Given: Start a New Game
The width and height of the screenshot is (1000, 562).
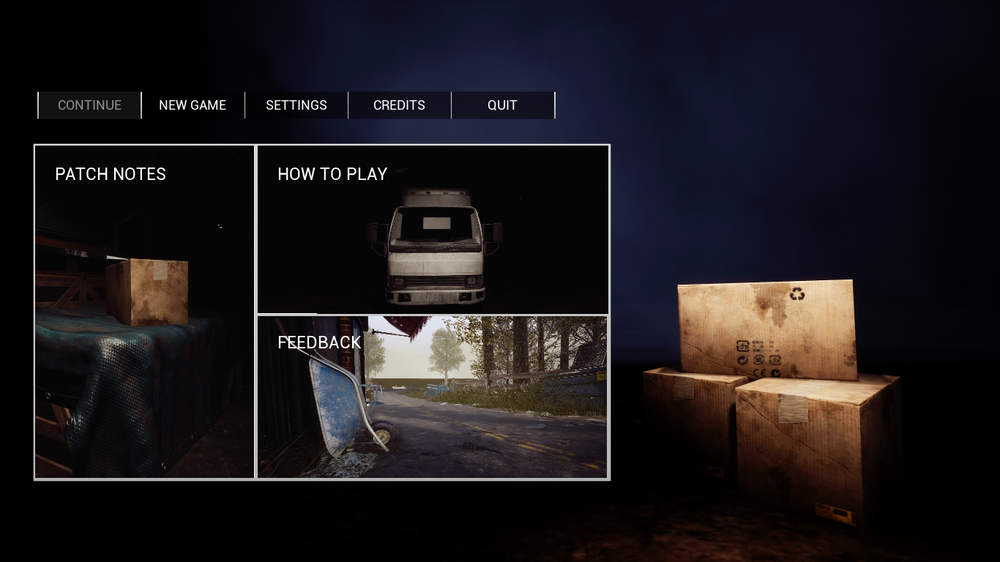Looking at the screenshot, I should pos(193,105).
